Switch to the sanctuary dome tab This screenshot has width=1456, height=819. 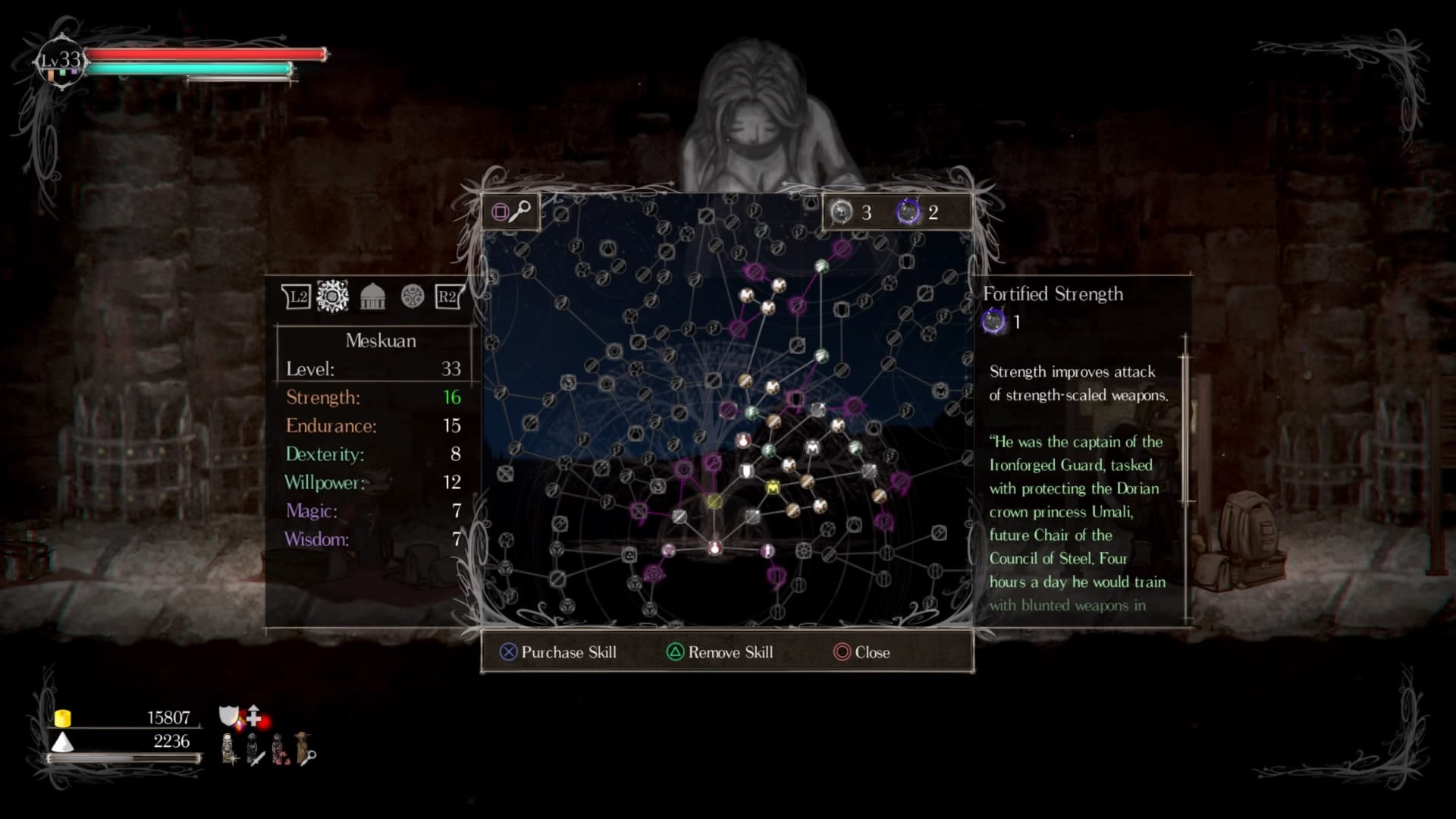coord(372,297)
